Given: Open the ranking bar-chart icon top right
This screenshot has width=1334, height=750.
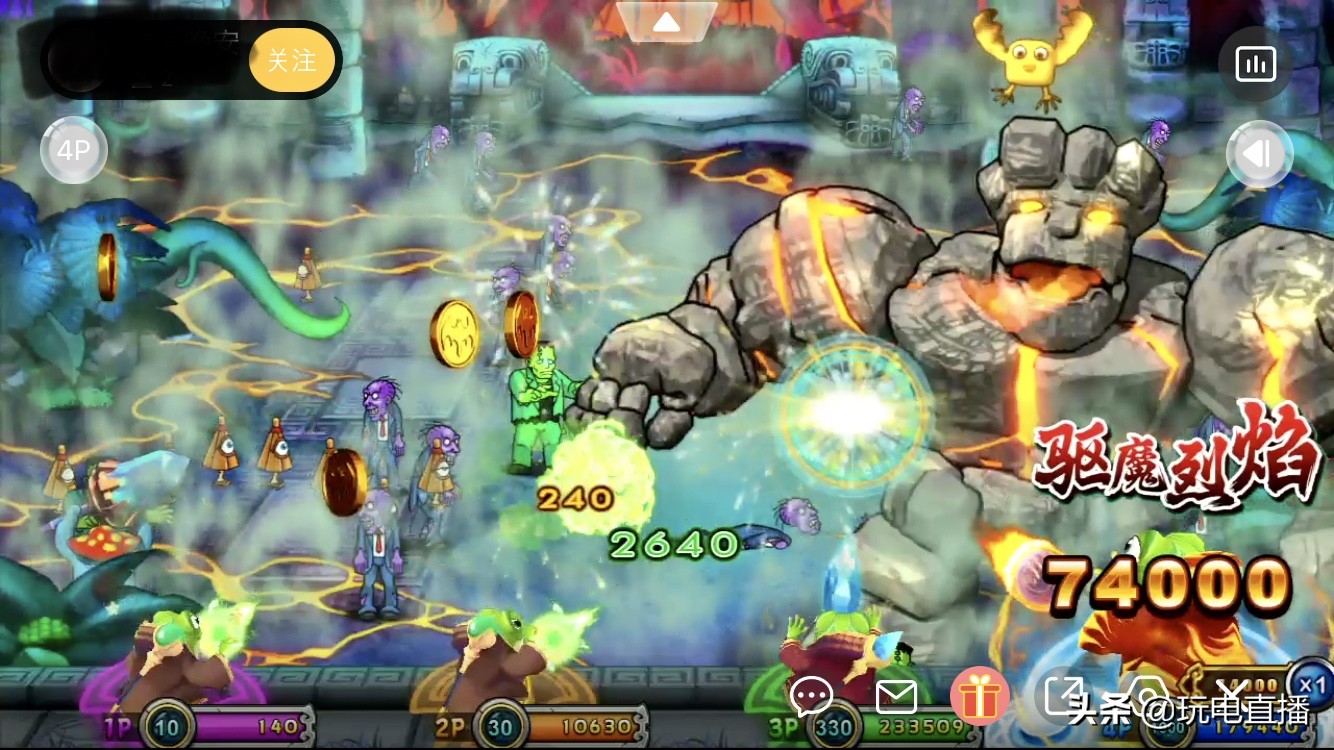Looking at the screenshot, I should 1254,62.
